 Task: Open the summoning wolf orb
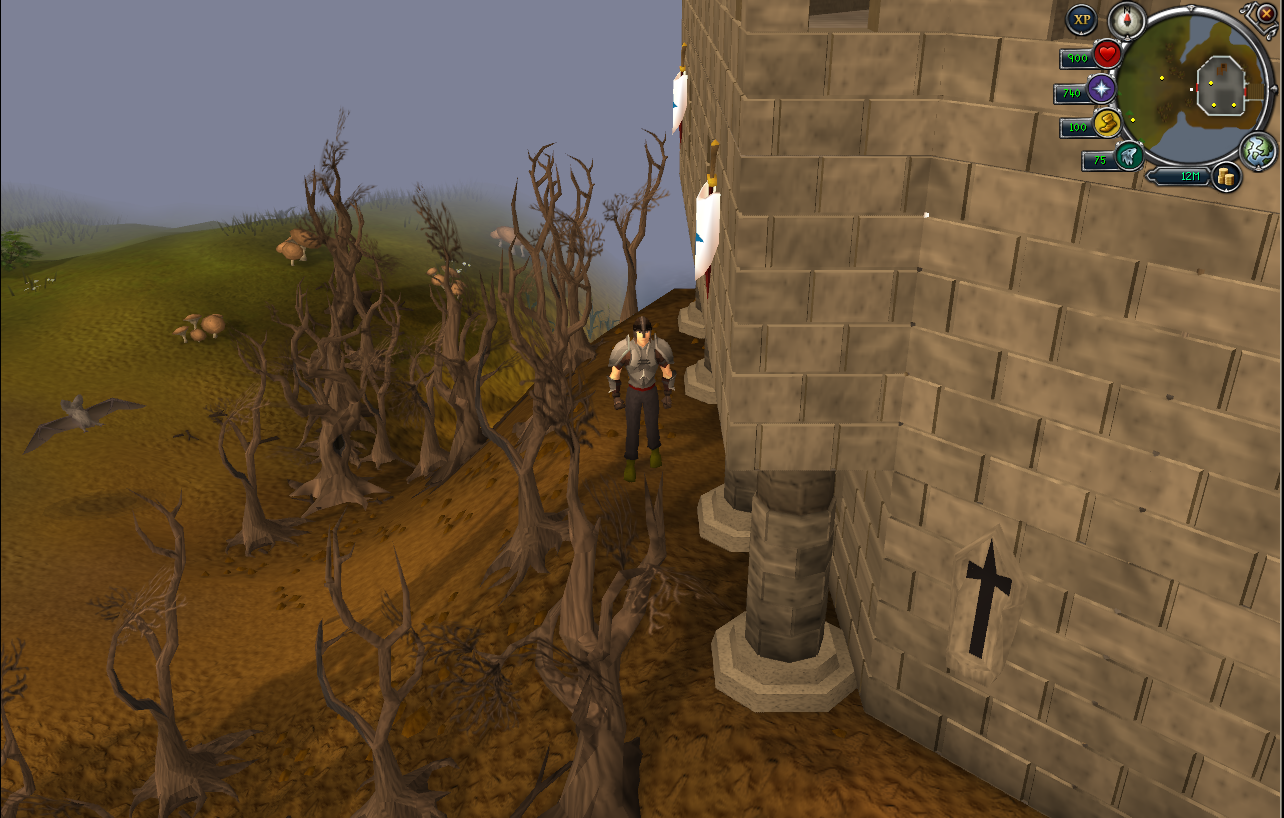click(1130, 156)
